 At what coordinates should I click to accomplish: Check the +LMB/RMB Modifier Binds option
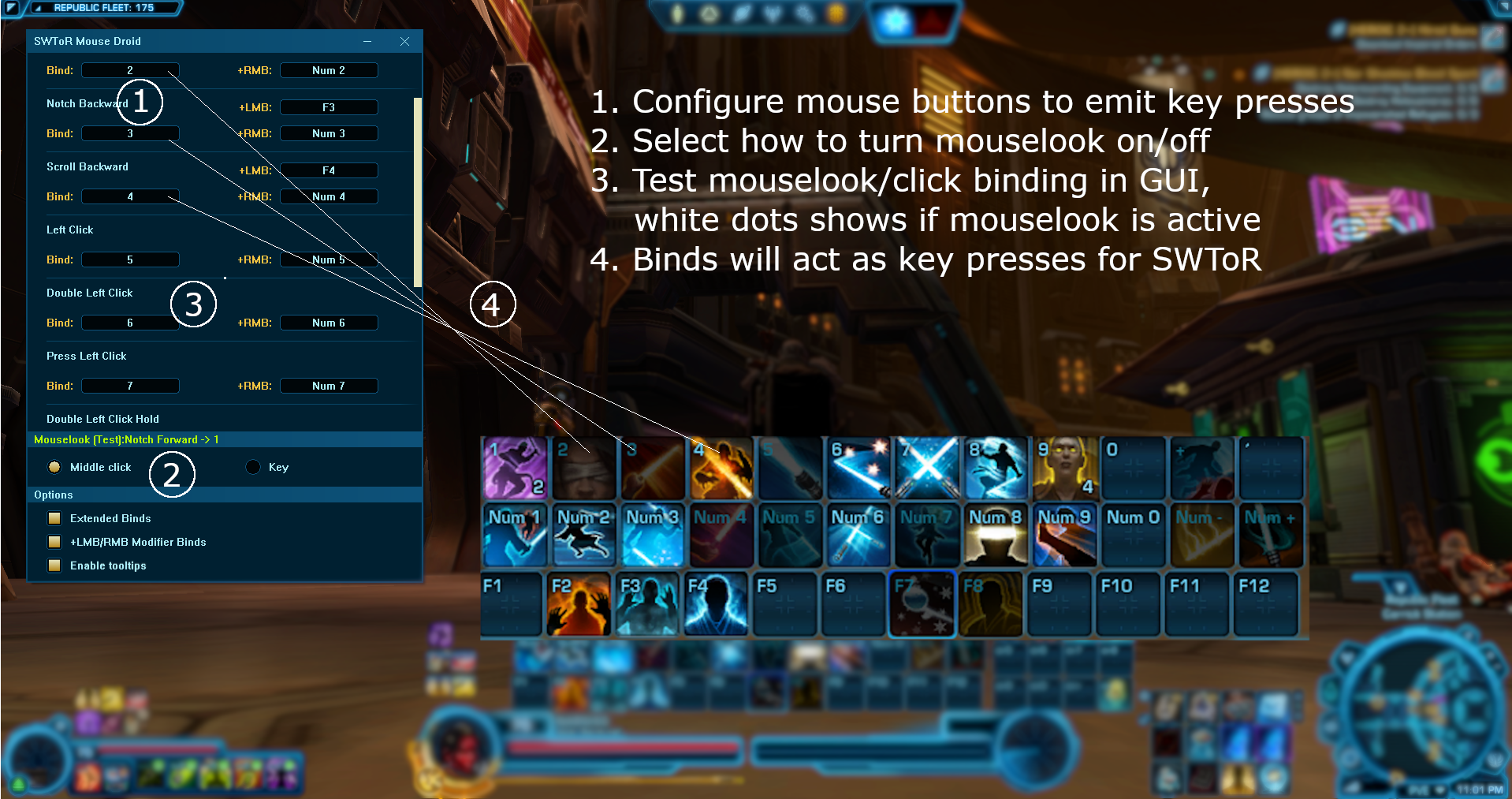pyautogui.click(x=54, y=542)
